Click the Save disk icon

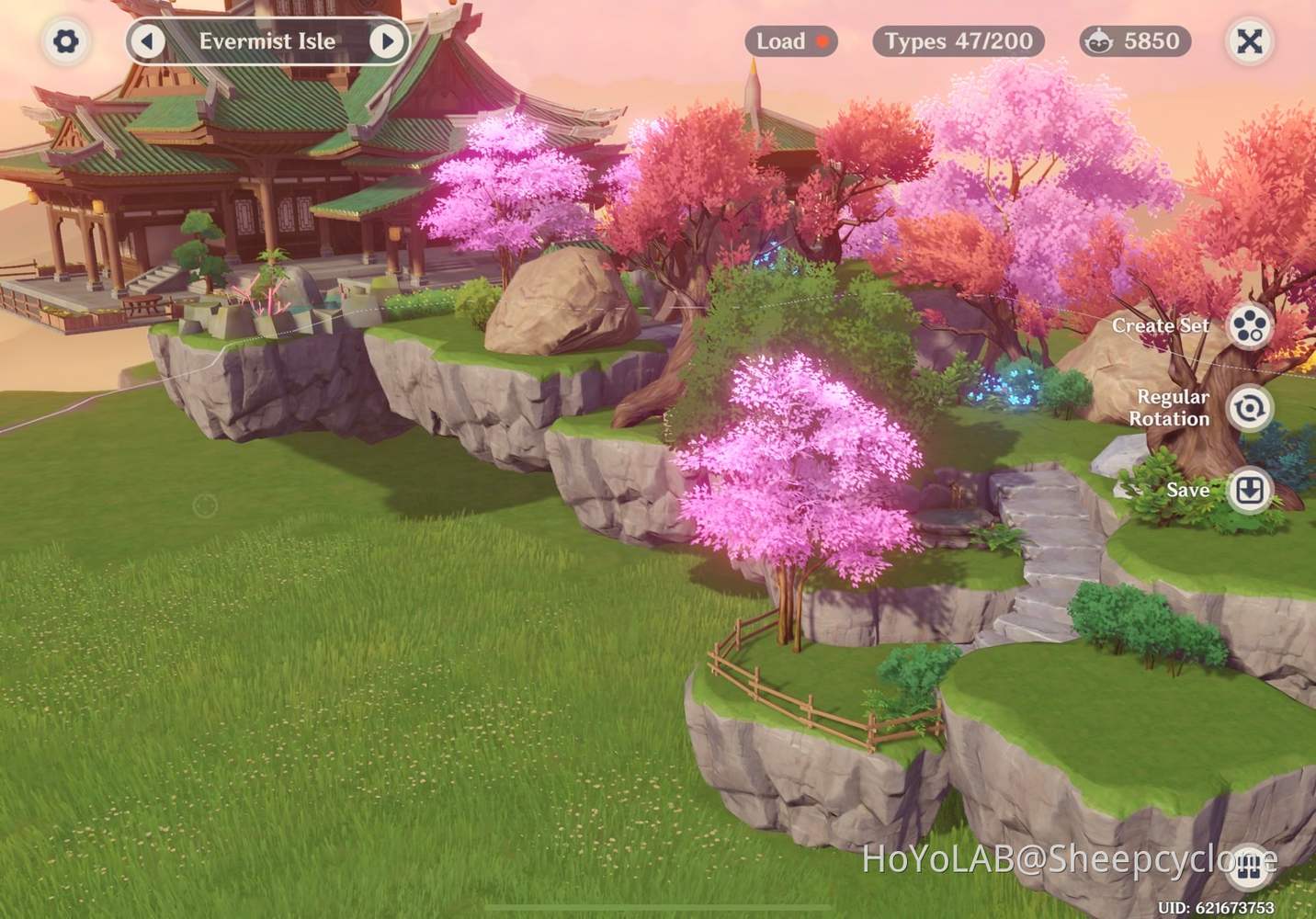tap(1248, 491)
